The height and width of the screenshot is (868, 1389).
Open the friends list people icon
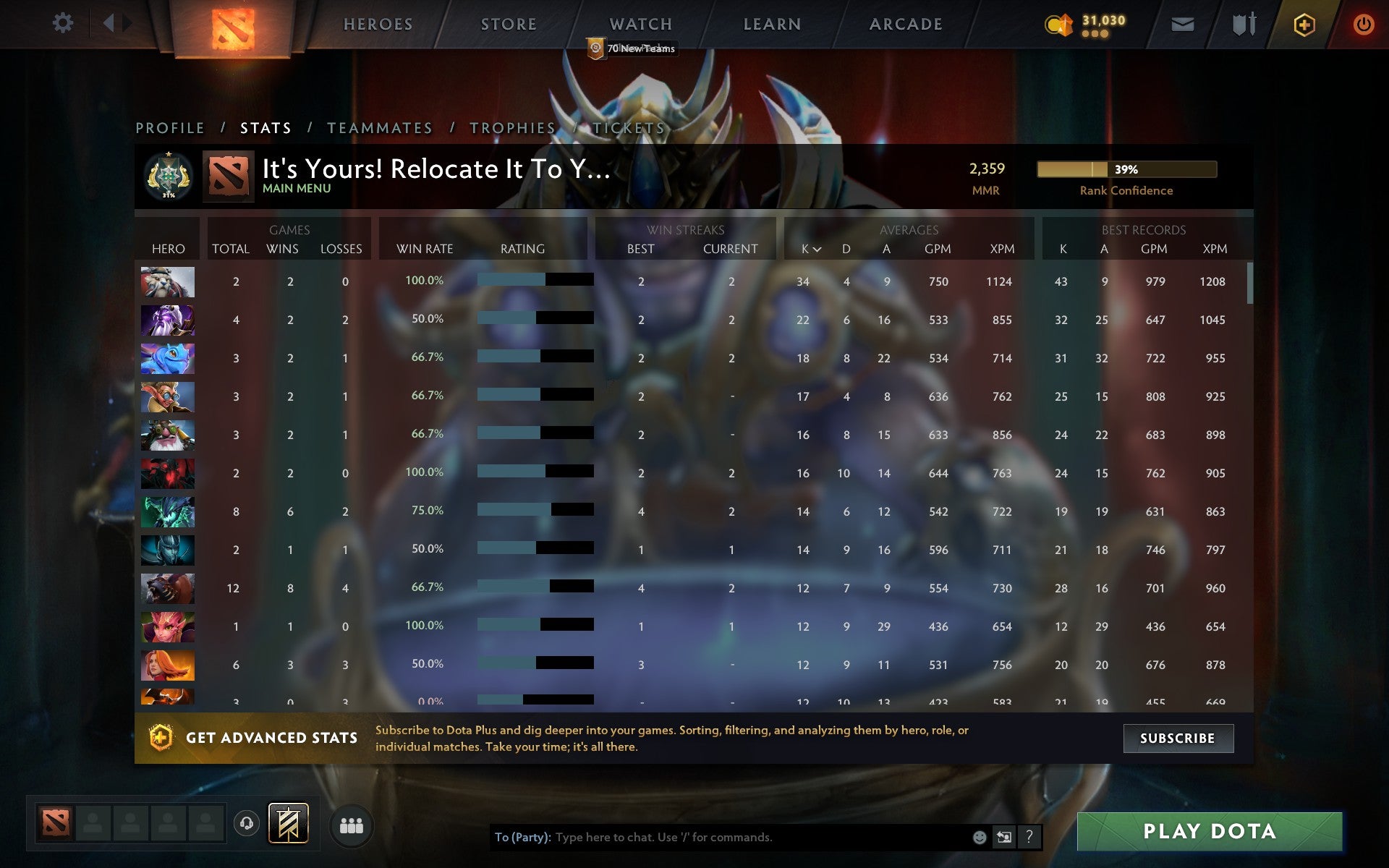coord(352,824)
